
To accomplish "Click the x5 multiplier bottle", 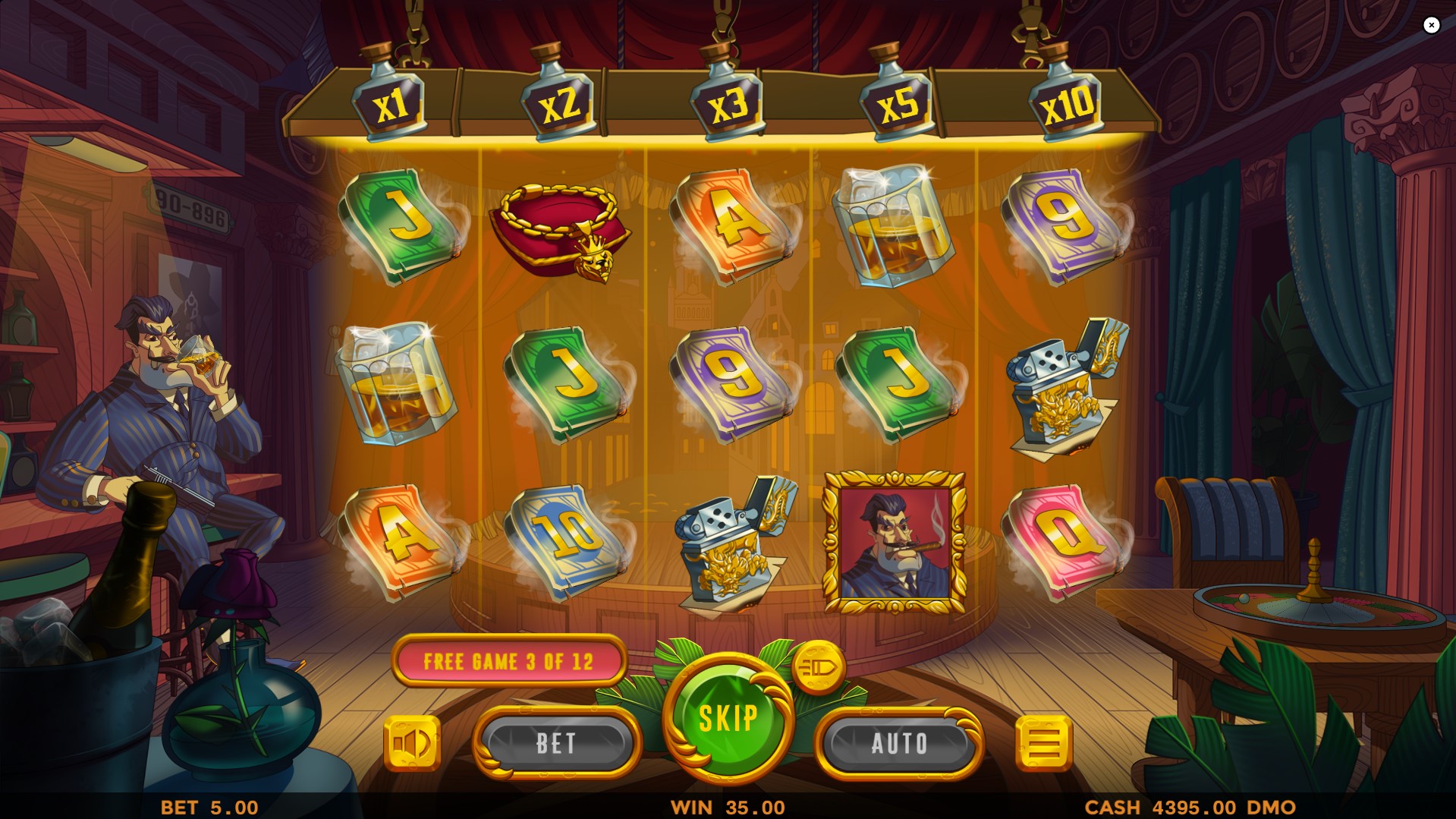I will click(x=898, y=103).
